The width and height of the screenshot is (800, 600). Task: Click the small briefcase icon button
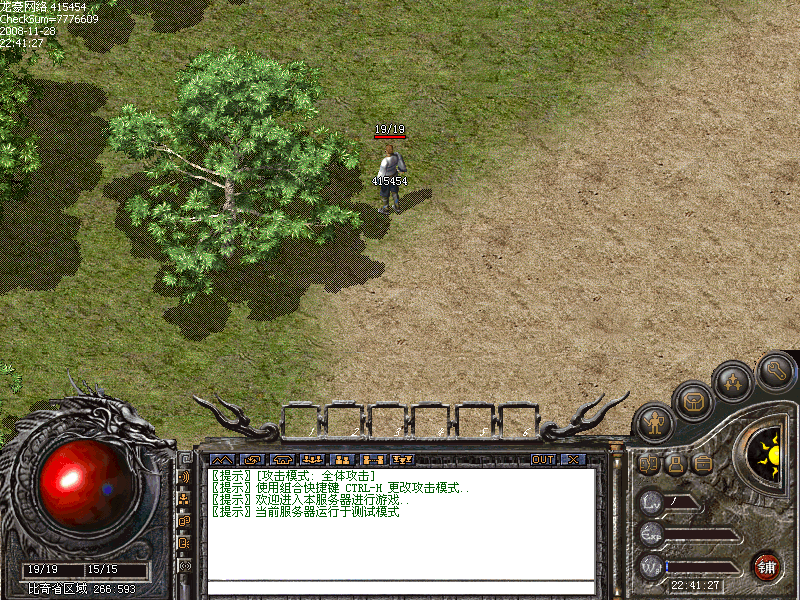tap(703, 464)
